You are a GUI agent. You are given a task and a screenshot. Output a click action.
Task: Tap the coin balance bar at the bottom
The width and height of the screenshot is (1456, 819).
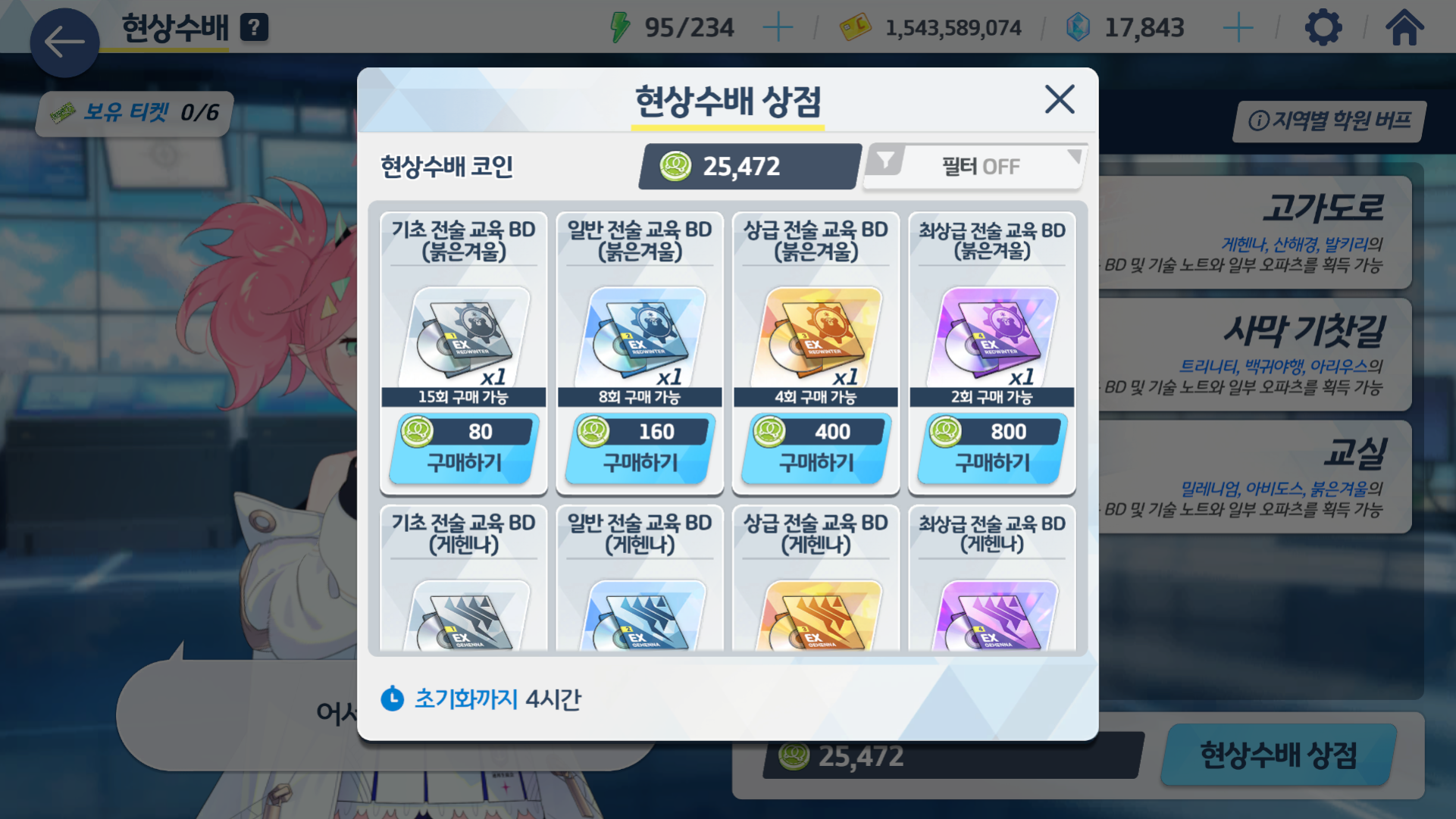pos(940,755)
